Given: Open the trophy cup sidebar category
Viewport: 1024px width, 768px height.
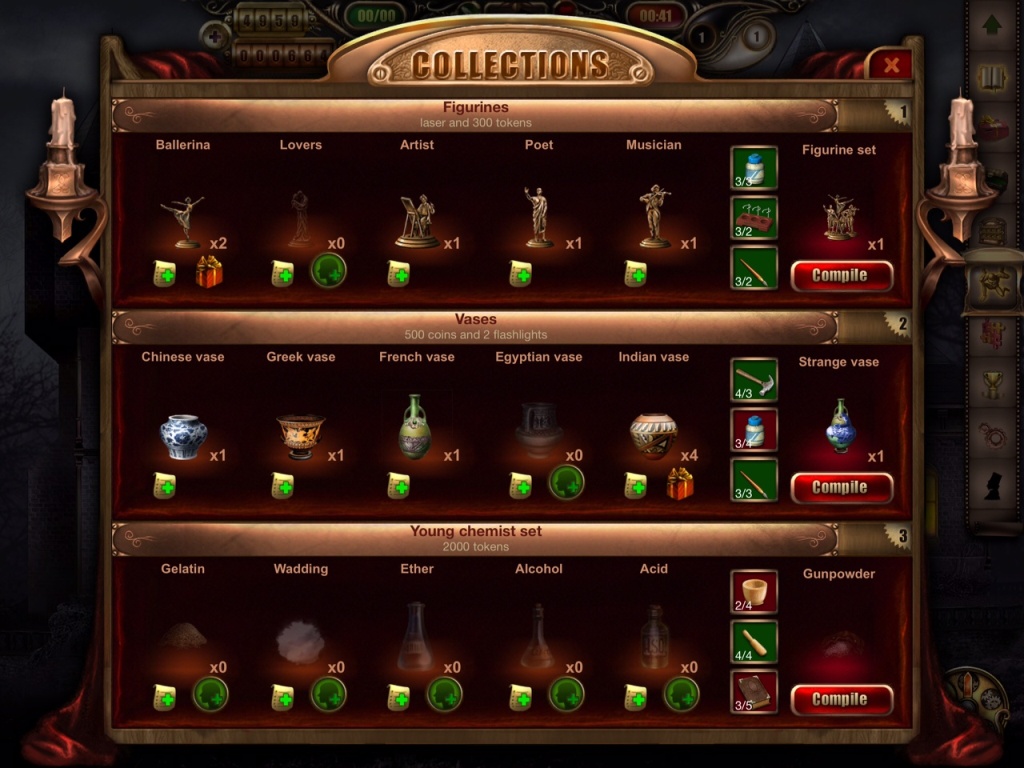Looking at the screenshot, I should pyautogui.click(x=992, y=385).
